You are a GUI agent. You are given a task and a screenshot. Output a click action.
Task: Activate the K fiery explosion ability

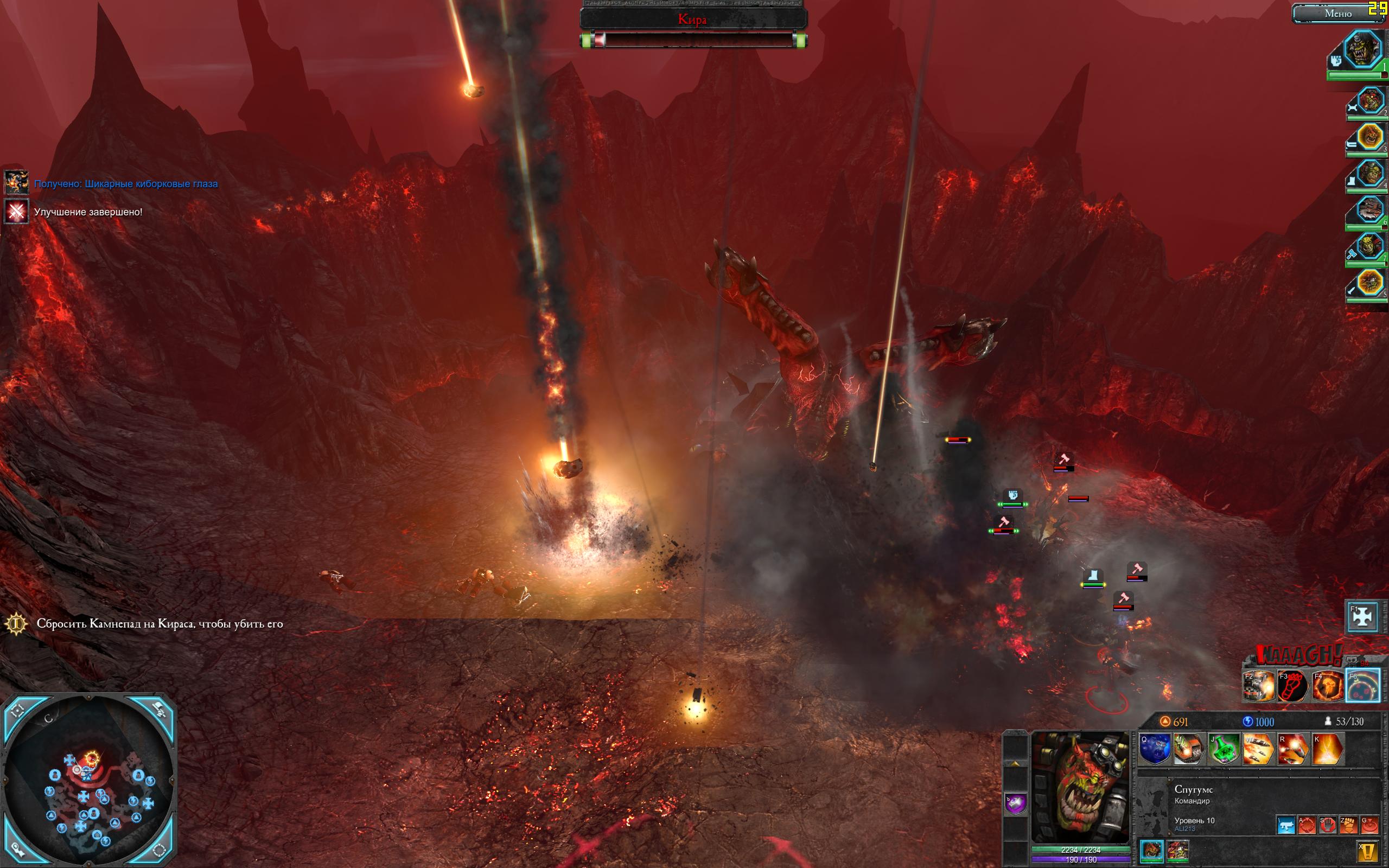click(x=1327, y=749)
